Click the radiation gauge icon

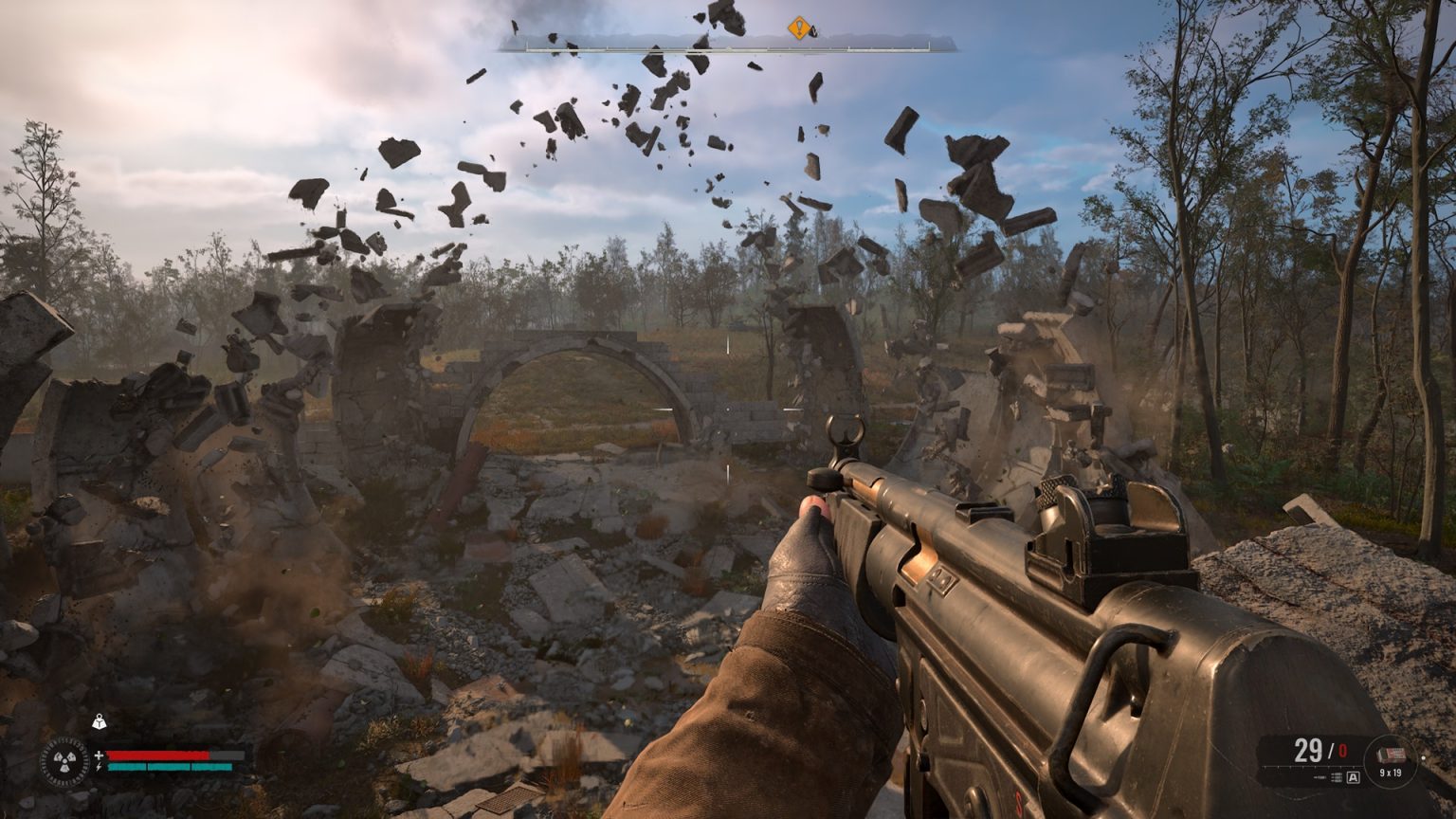65,761
